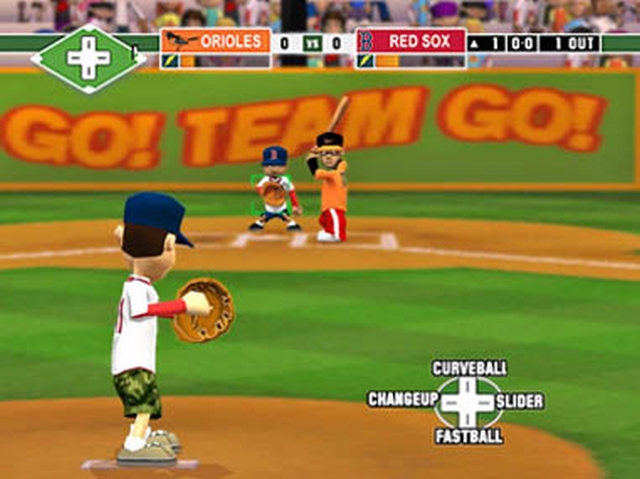Throw a Fastball from the pitch selector
The height and width of the screenshot is (479, 640).
click(468, 436)
